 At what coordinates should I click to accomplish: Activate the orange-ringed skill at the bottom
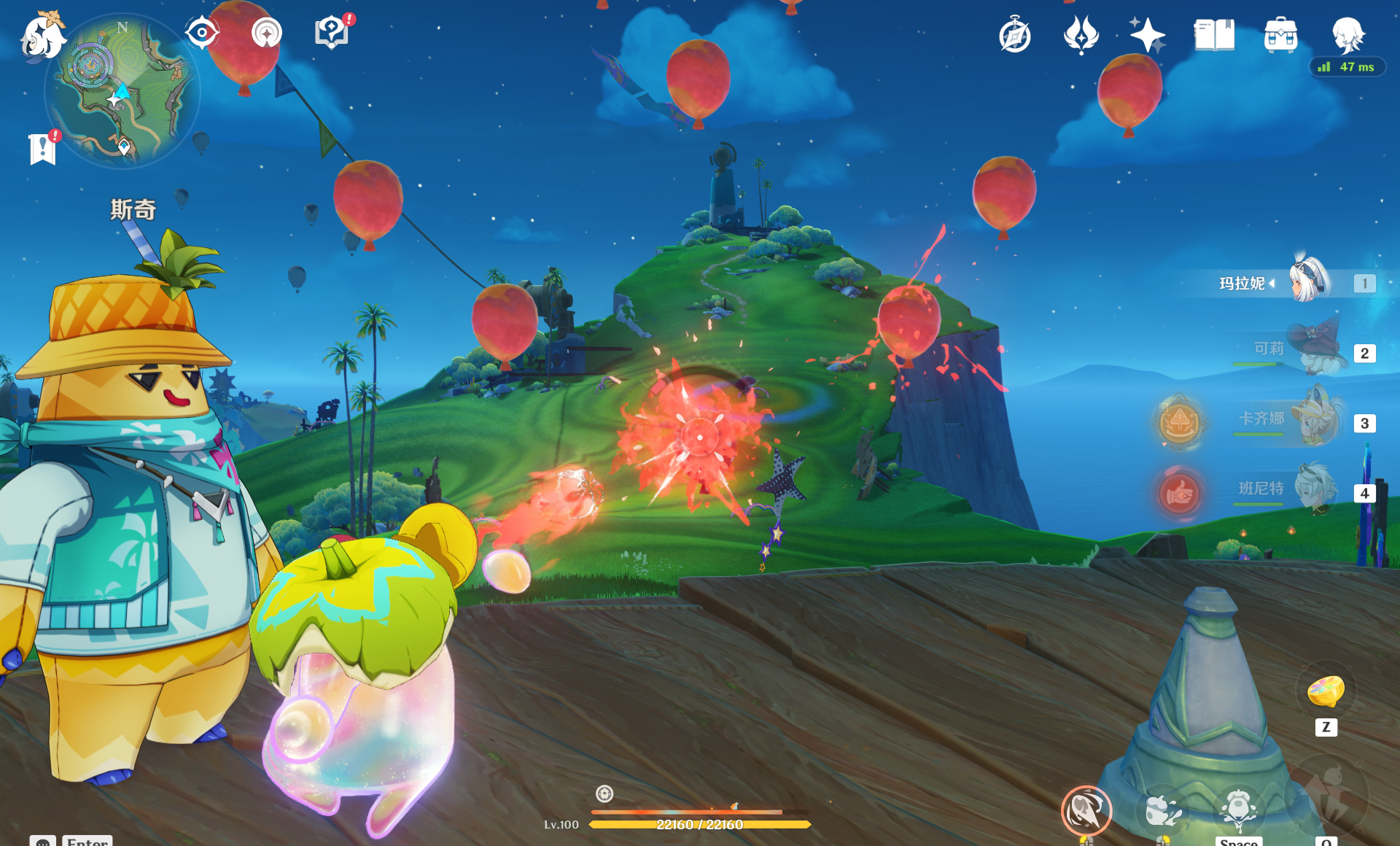(x=1086, y=810)
